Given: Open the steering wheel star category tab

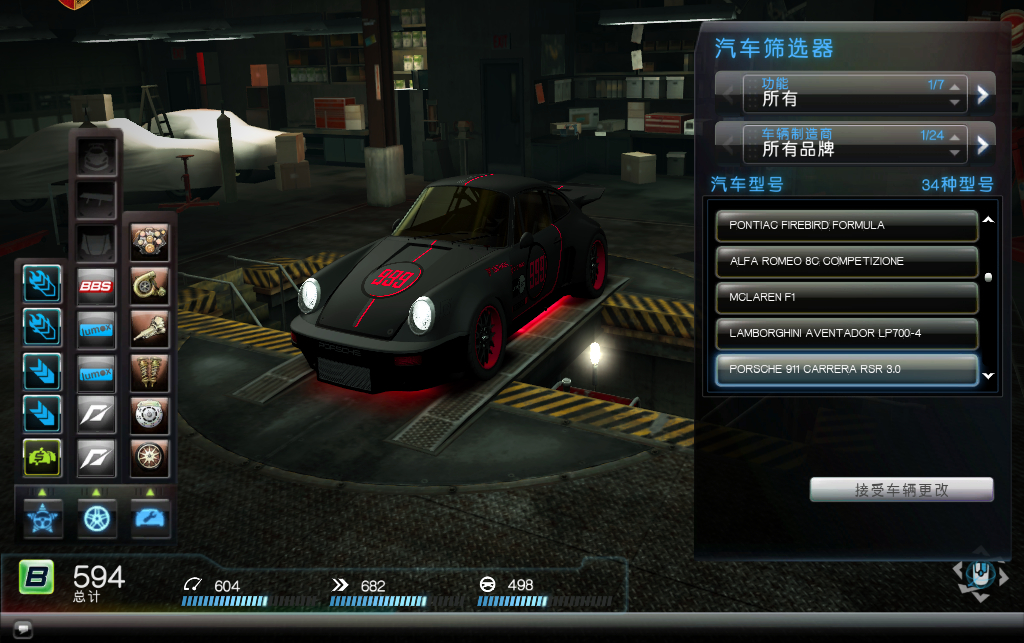Looking at the screenshot, I should [43, 518].
